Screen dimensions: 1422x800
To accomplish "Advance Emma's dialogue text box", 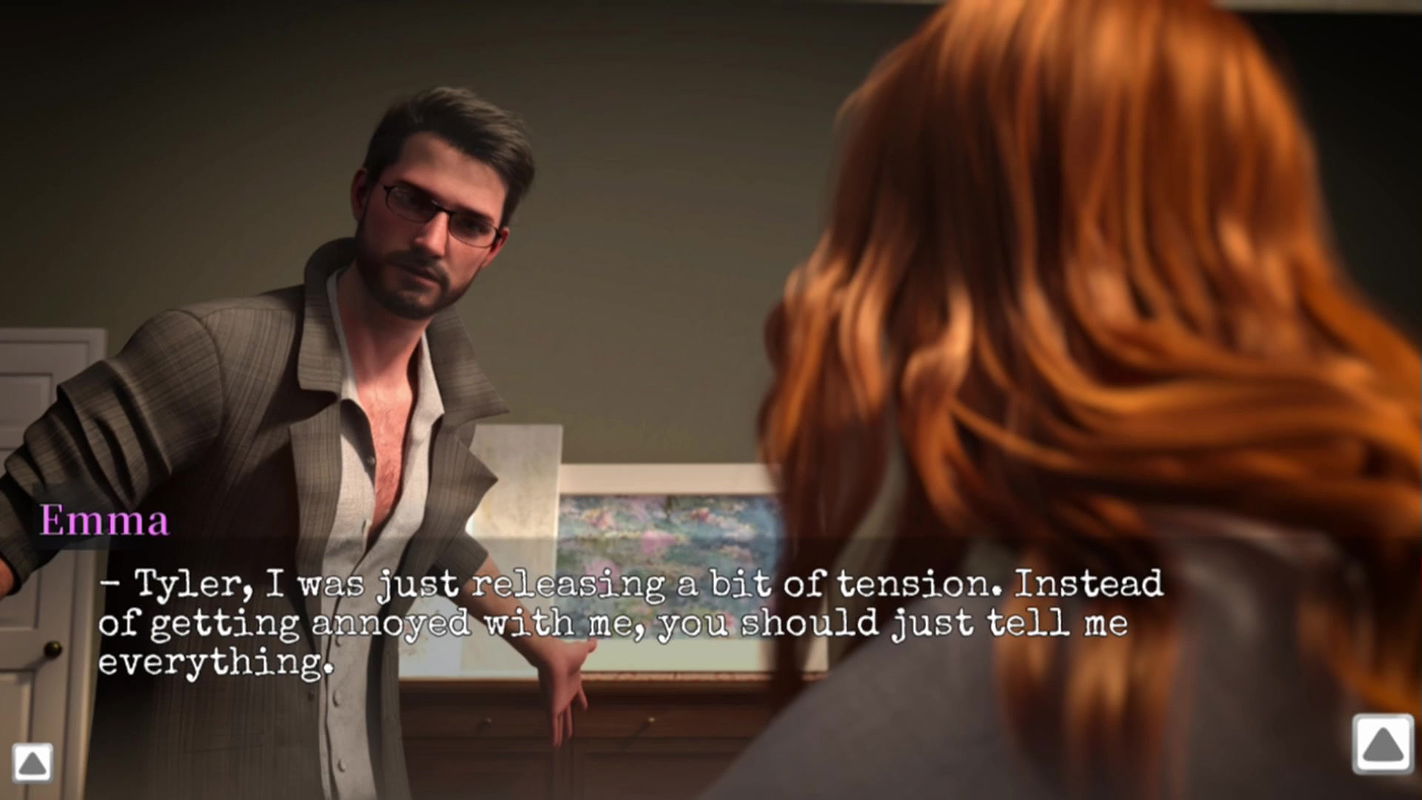I will click(630, 622).
